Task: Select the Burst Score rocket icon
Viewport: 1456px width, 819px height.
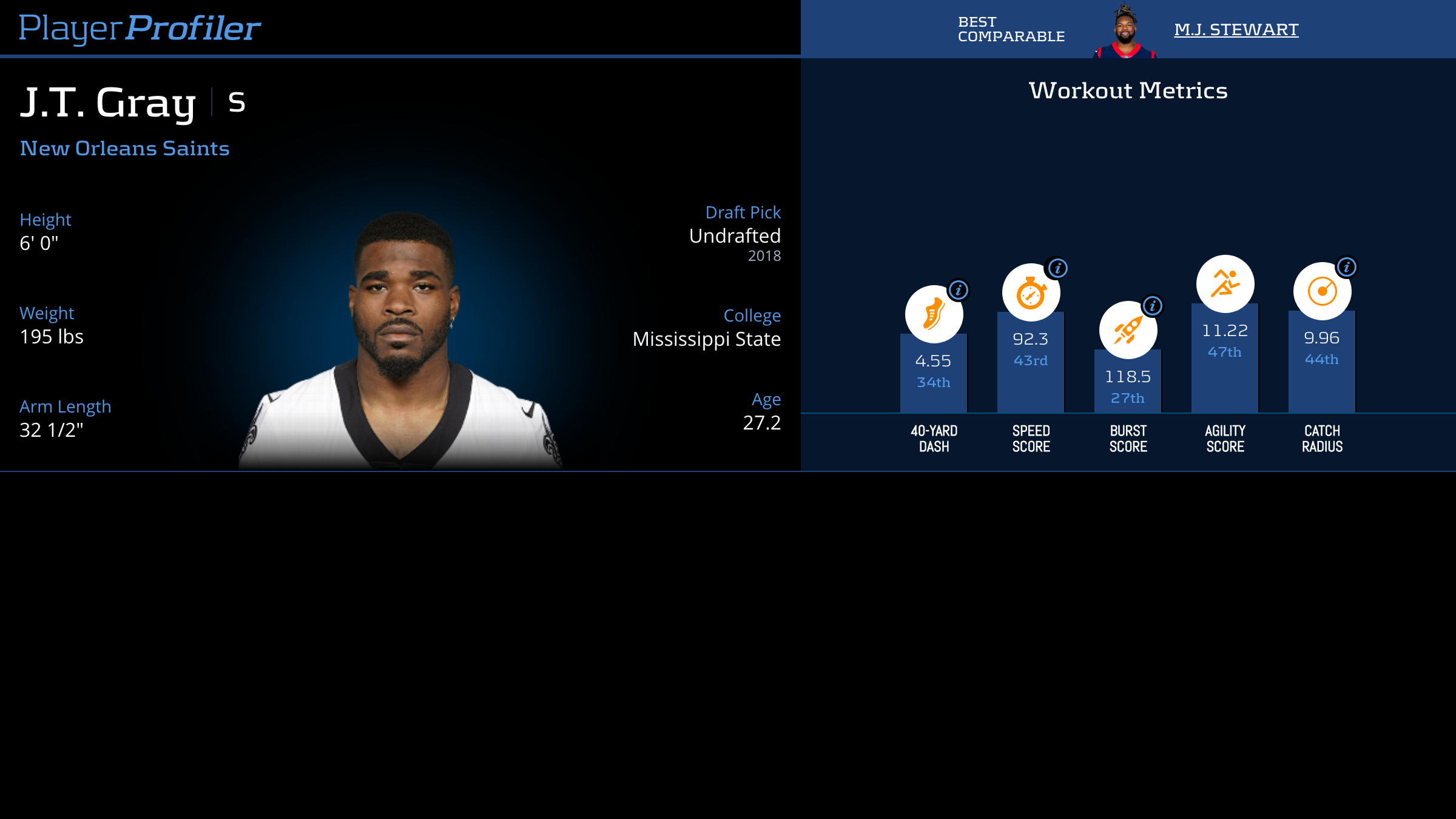Action: point(1127,330)
